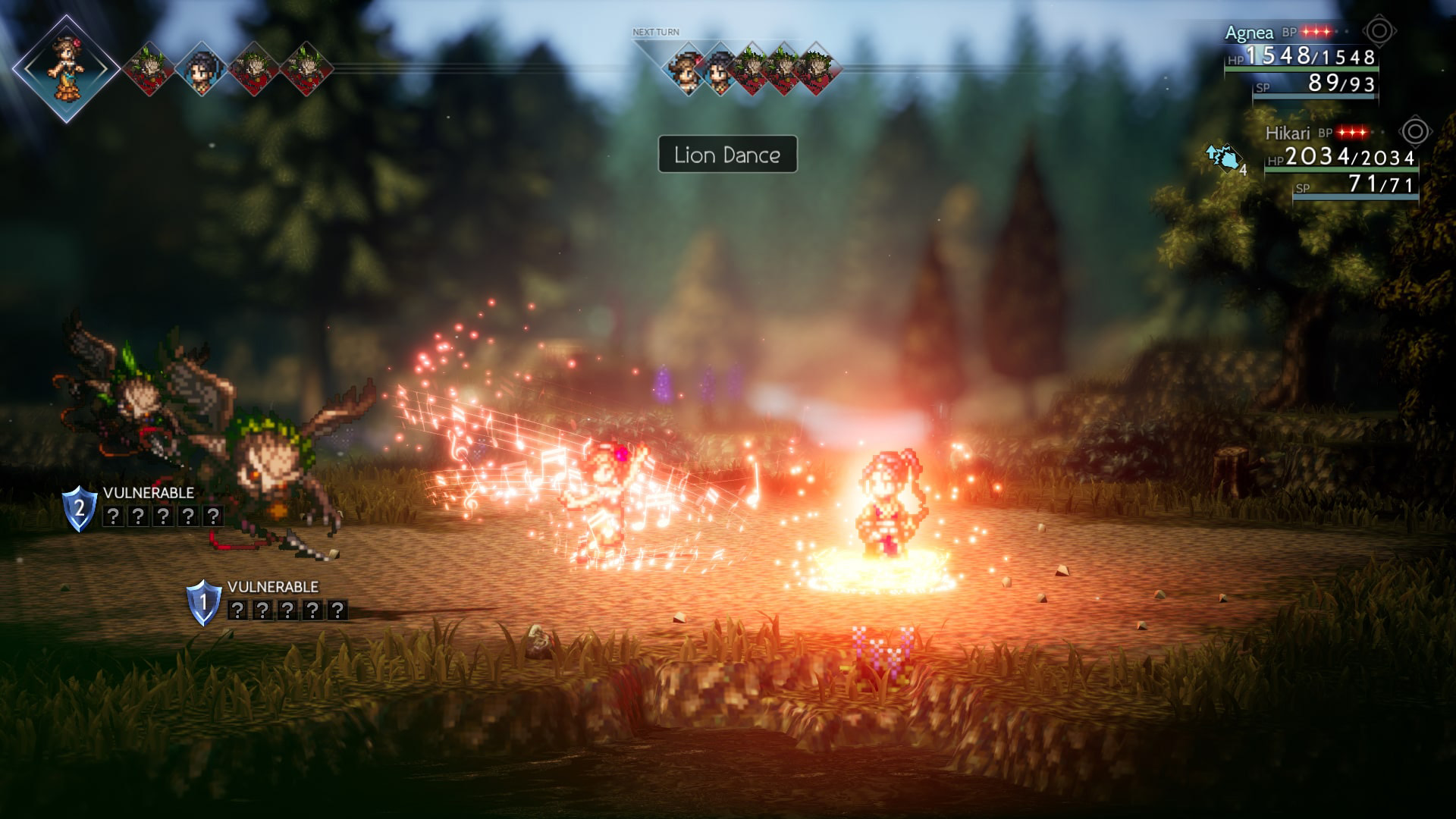Image resolution: width=1456 pixels, height=819 pixels.
Task: Click the Lion Dance skill name banner
Action: click(727, 155)
